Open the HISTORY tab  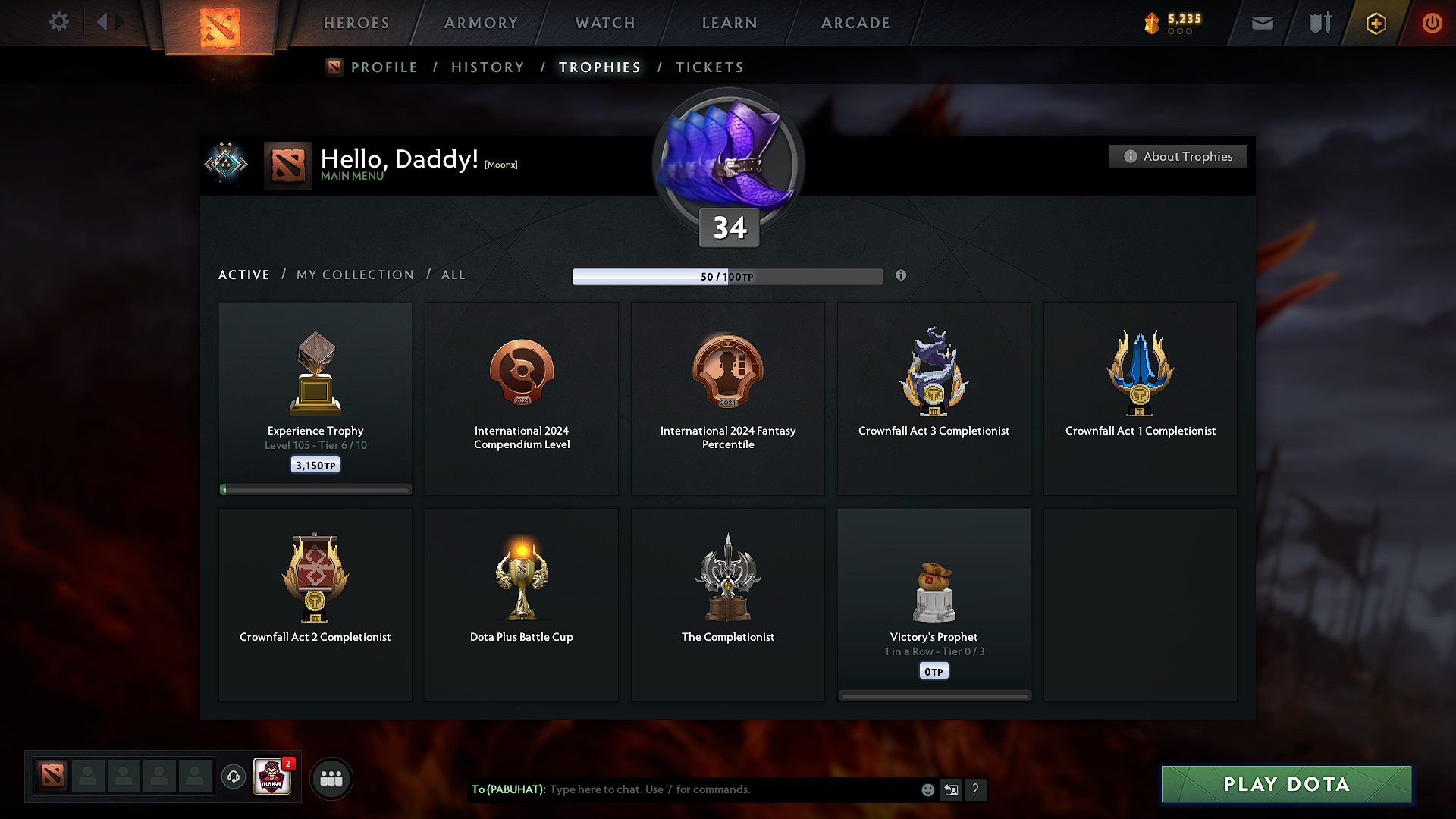(x=487, y=67)
